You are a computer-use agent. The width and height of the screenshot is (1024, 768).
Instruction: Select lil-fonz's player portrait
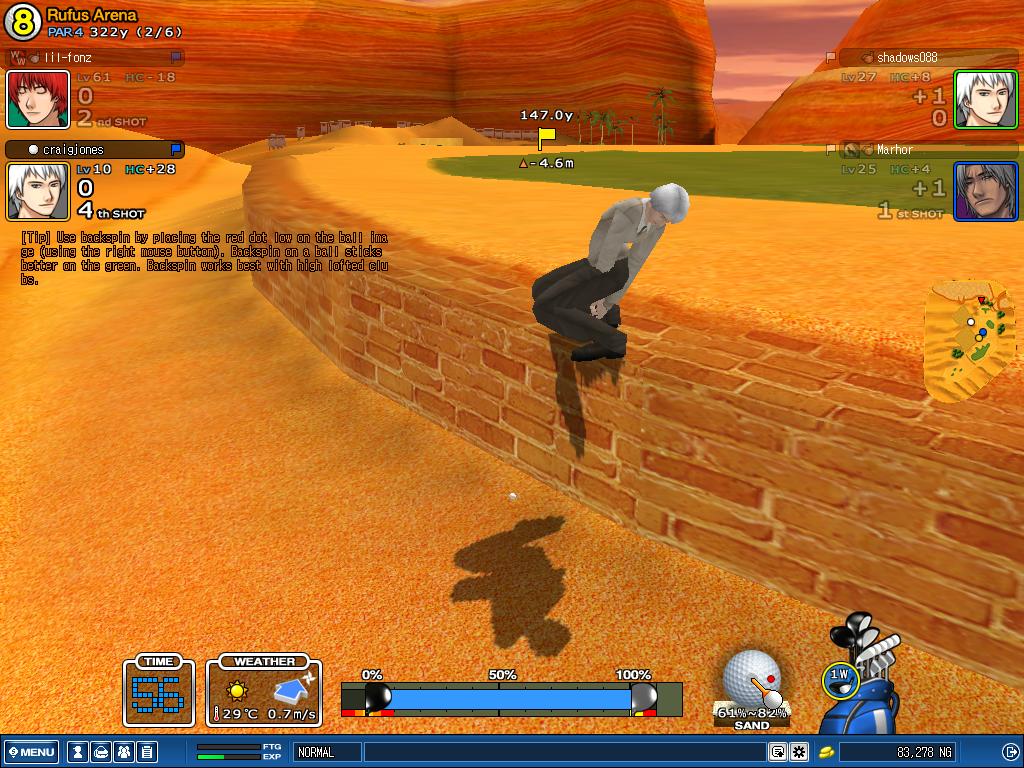[x=38, y=99]
